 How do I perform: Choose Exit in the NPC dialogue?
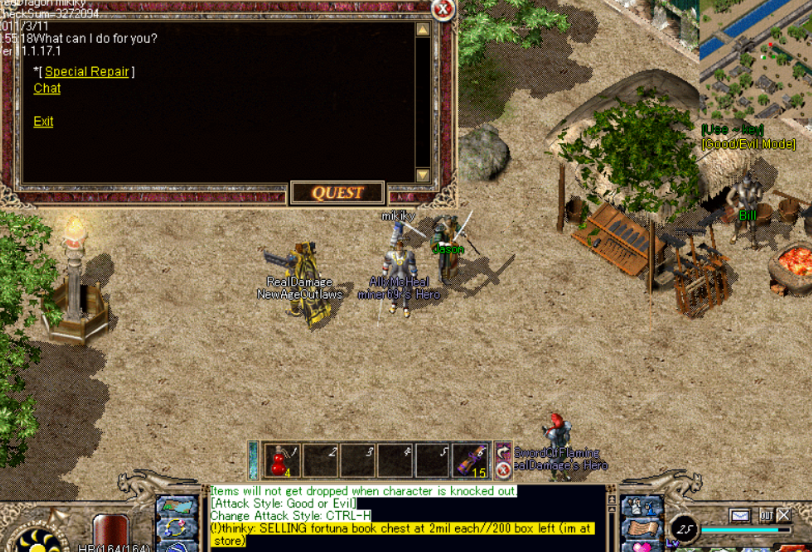(x=43, y=122)
